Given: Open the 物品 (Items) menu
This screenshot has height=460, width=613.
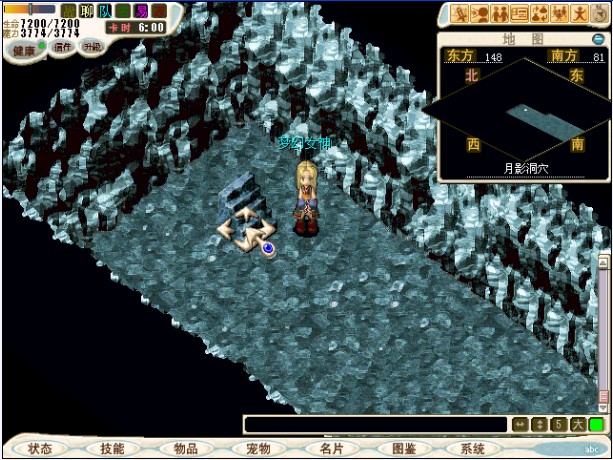Looking at the screenshot, I should pyautogui.click(x=185, y=449).
